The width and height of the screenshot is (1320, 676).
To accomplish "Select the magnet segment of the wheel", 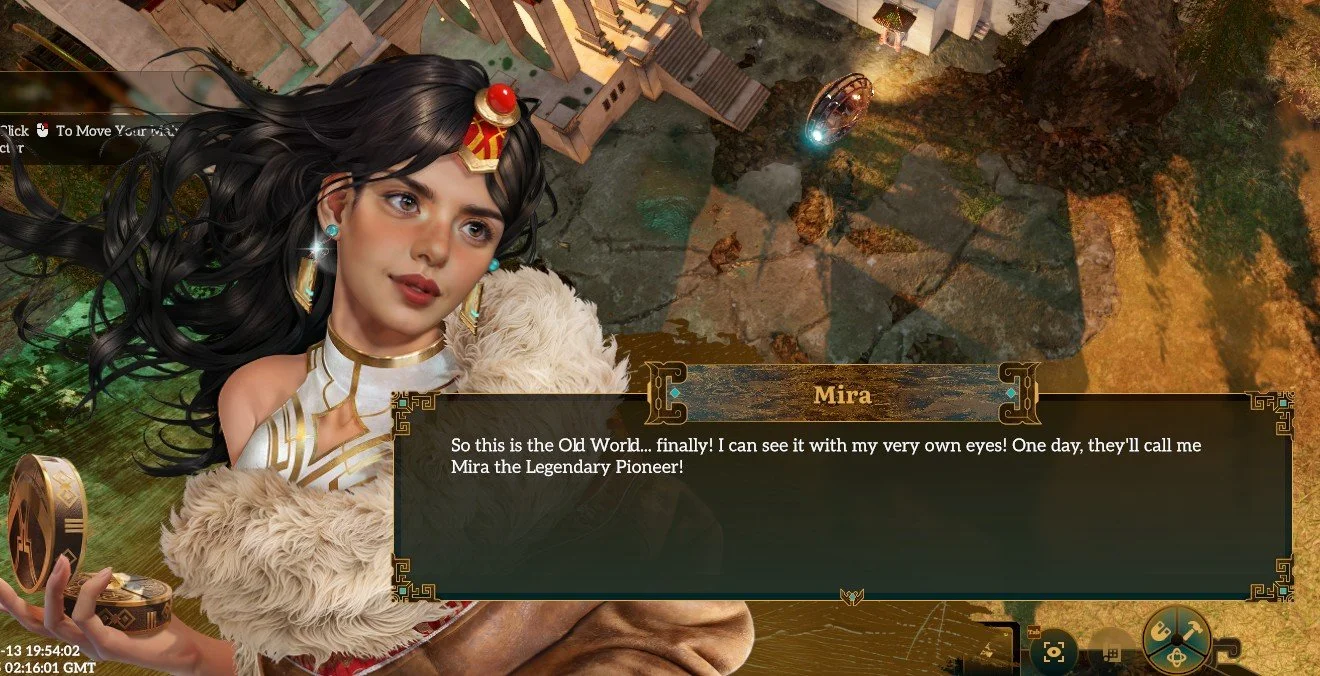I will click(x=1163, y=632).
